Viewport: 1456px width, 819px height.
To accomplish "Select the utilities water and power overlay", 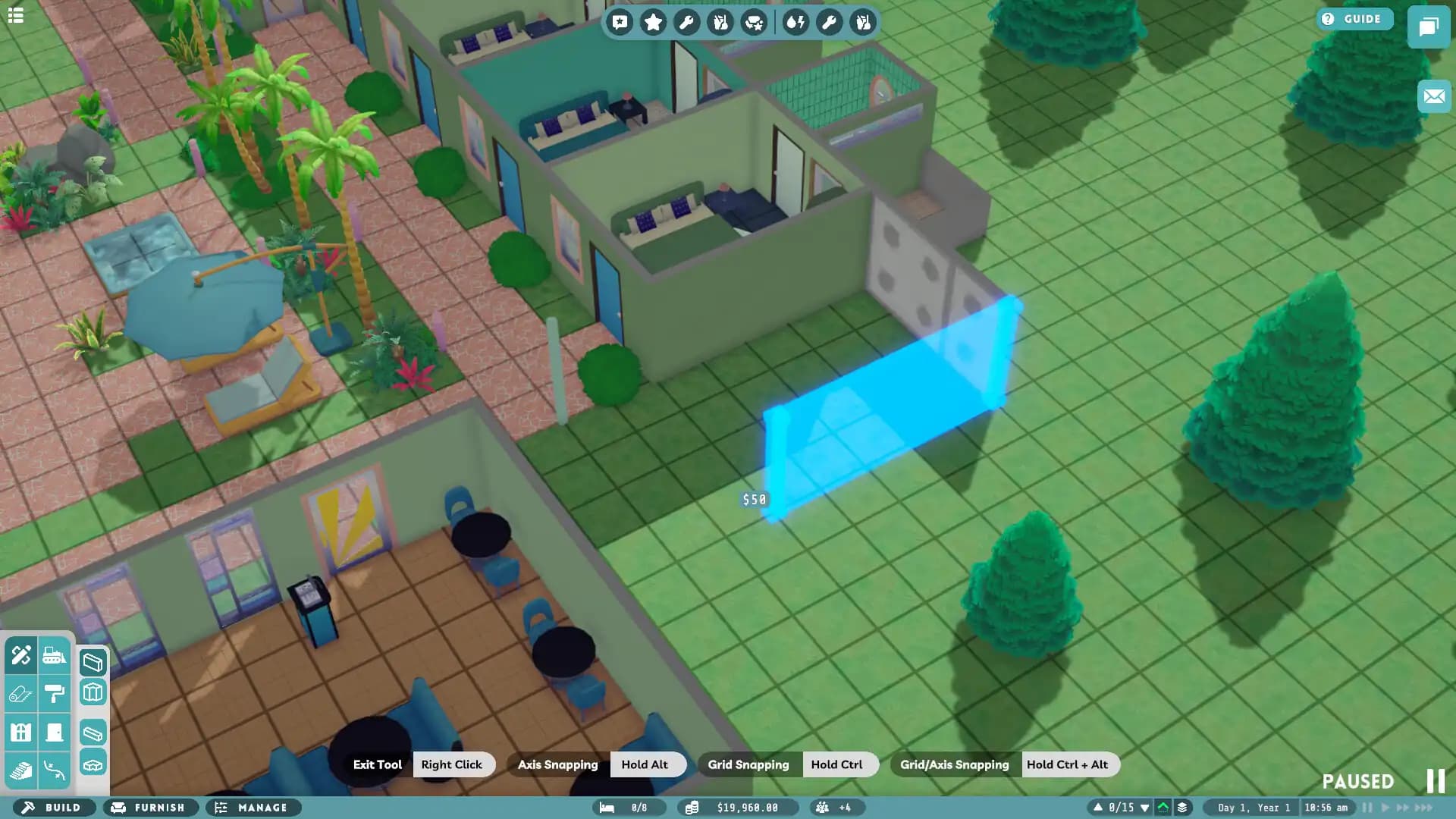I will [793, 22].
